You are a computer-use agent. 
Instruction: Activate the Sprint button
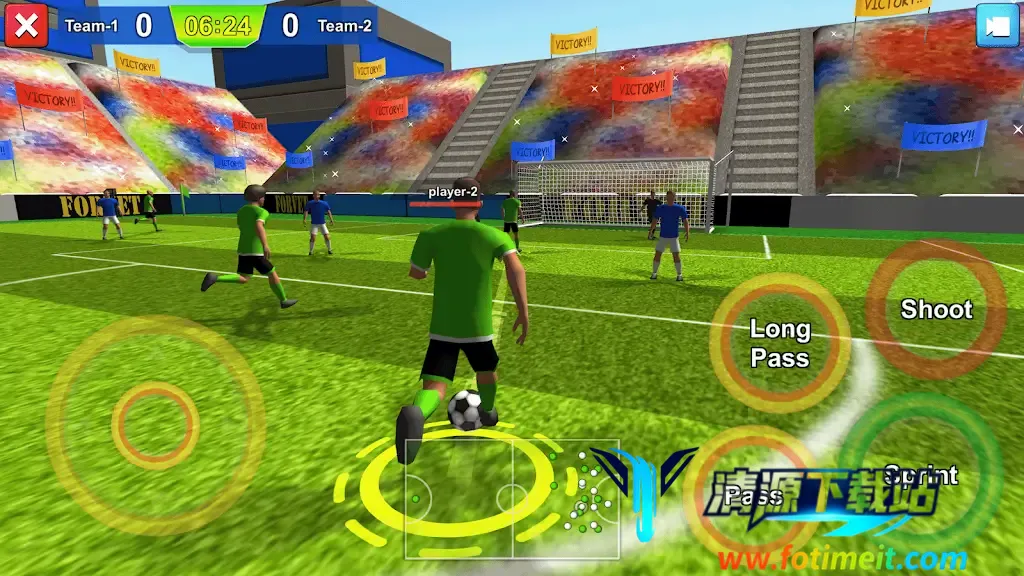920,475
